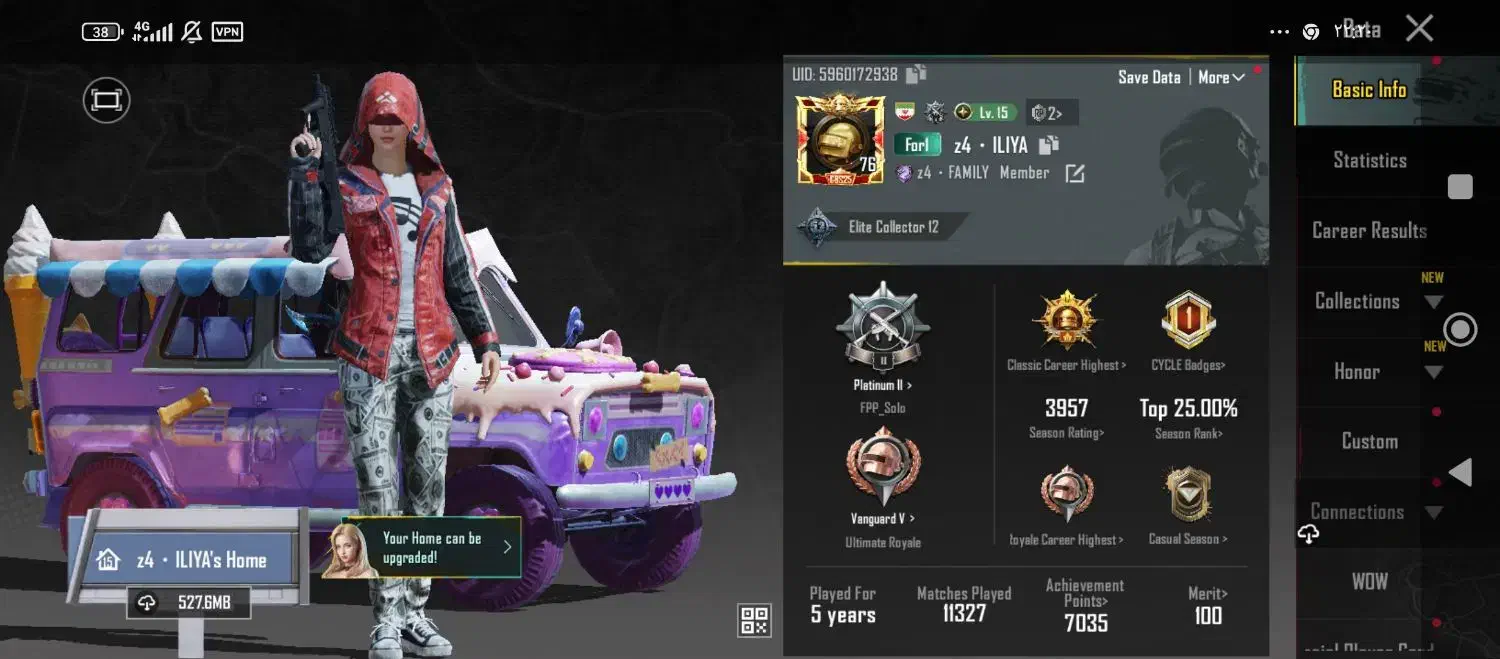This screenshot has height=659, width=1500.
Task: Edit the clan title with the pencil icon
Action: (x=1074, y=174)
